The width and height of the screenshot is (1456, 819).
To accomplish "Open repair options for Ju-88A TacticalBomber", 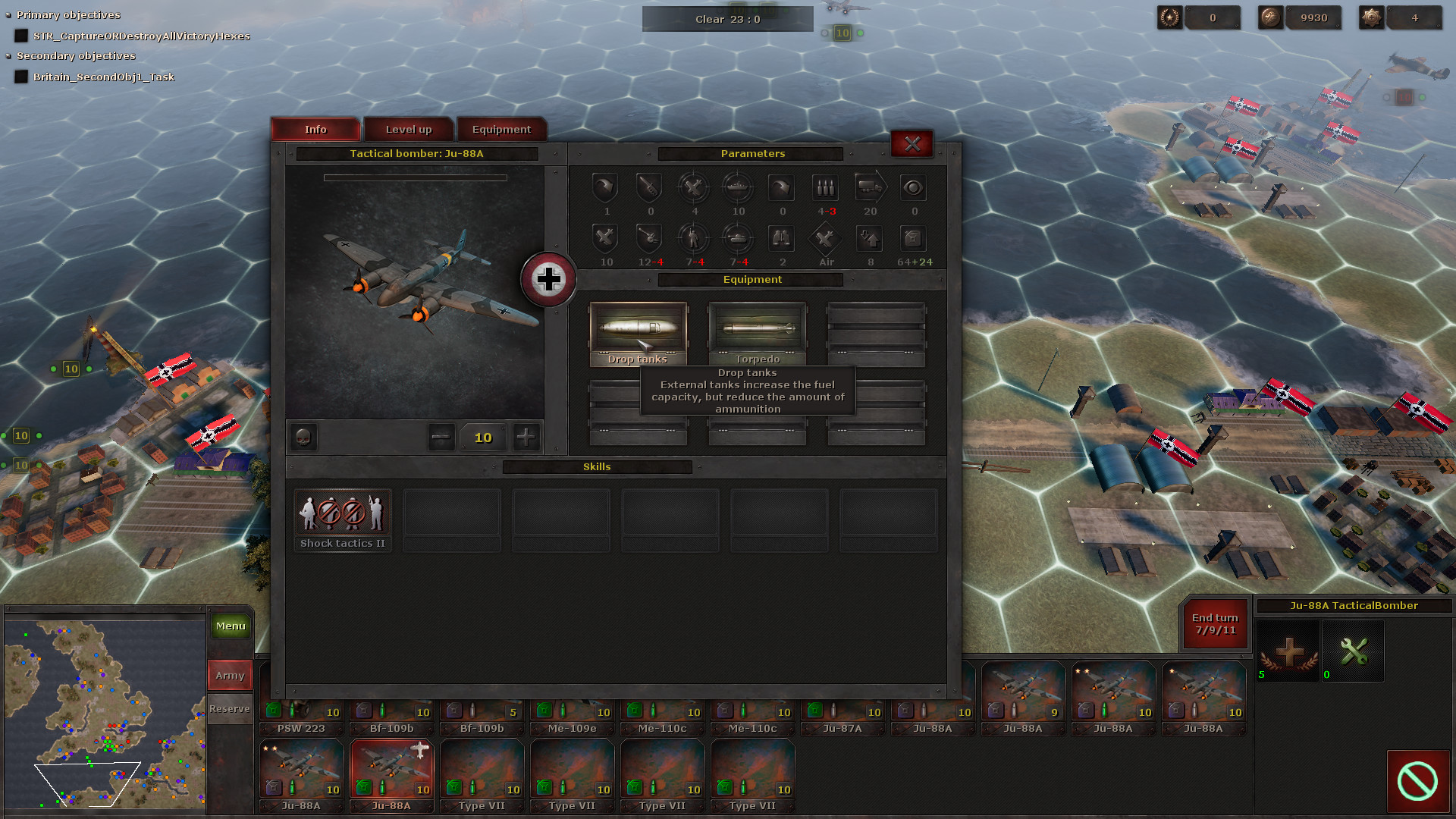I will (x=1352, y=651).
